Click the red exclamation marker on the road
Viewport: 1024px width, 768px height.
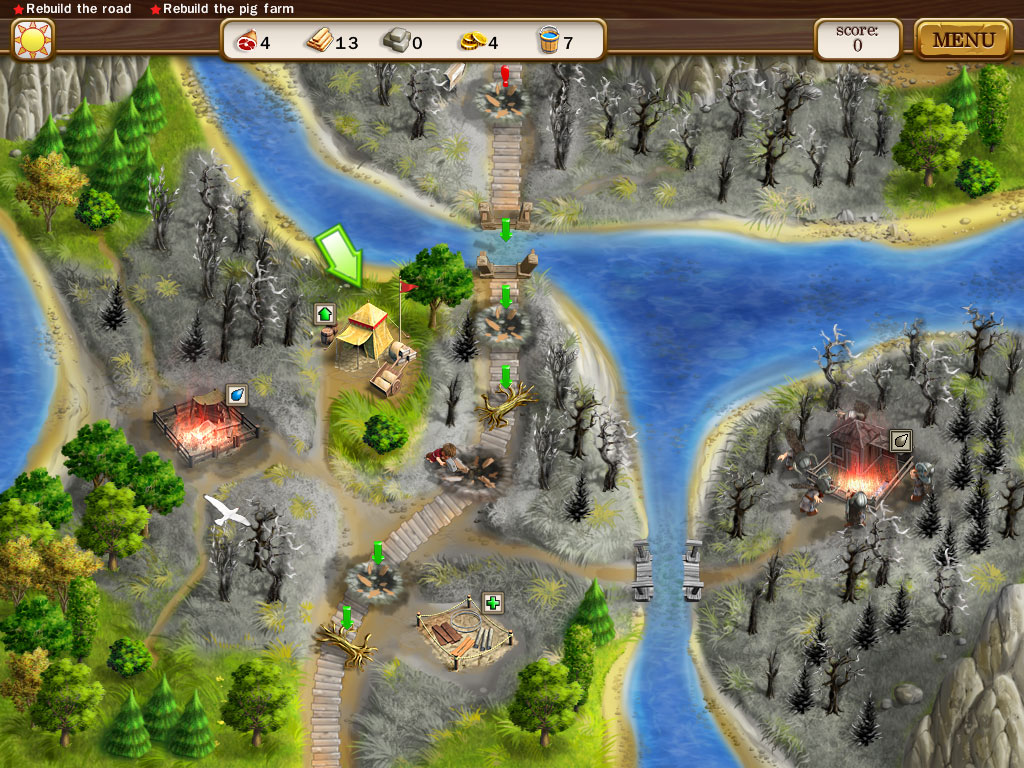506,73
